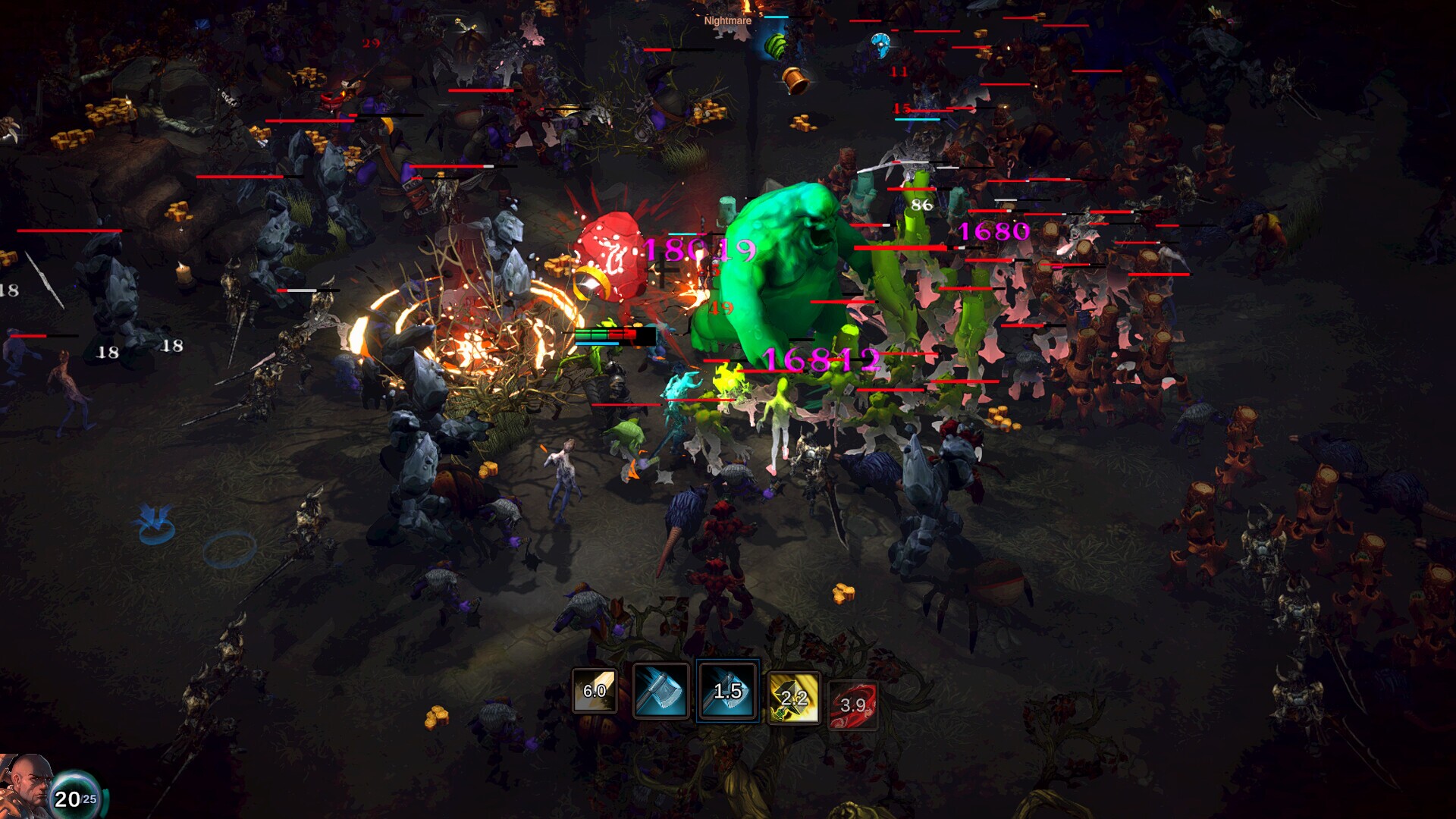
Task: Click the 16812 damage number
Action: coord(821,362)
